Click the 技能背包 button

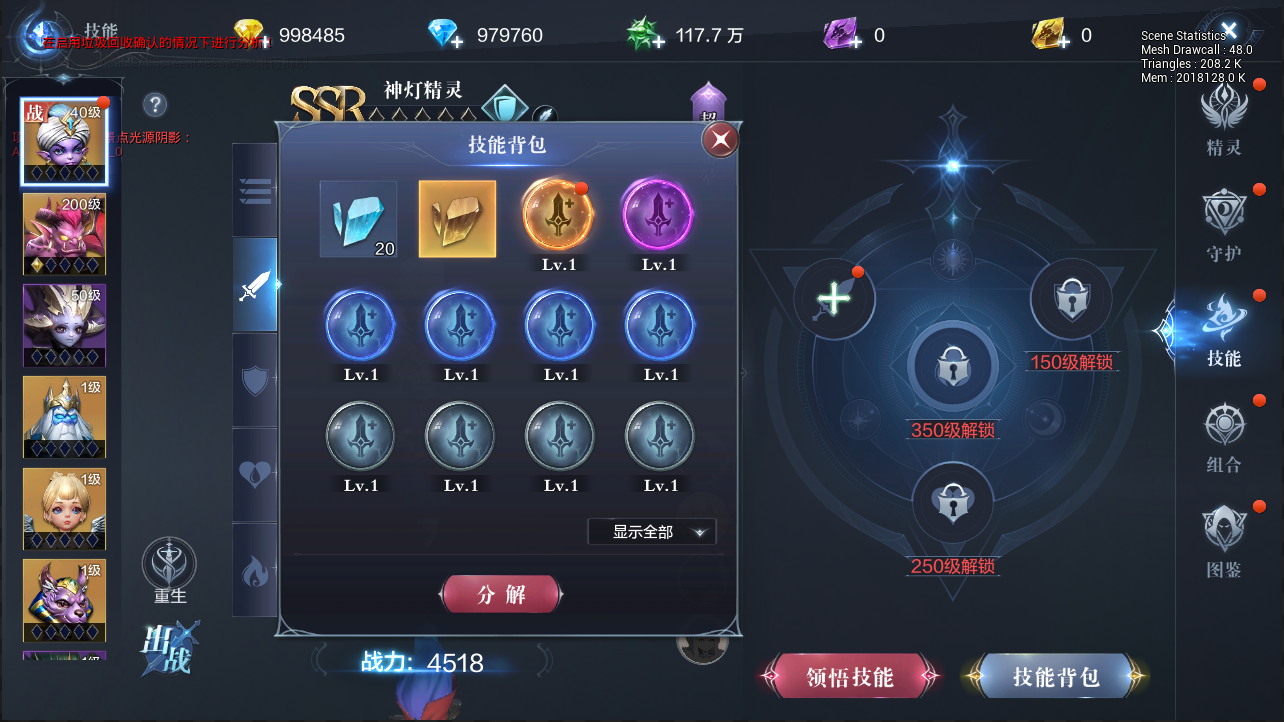[x=1053, y=676]
